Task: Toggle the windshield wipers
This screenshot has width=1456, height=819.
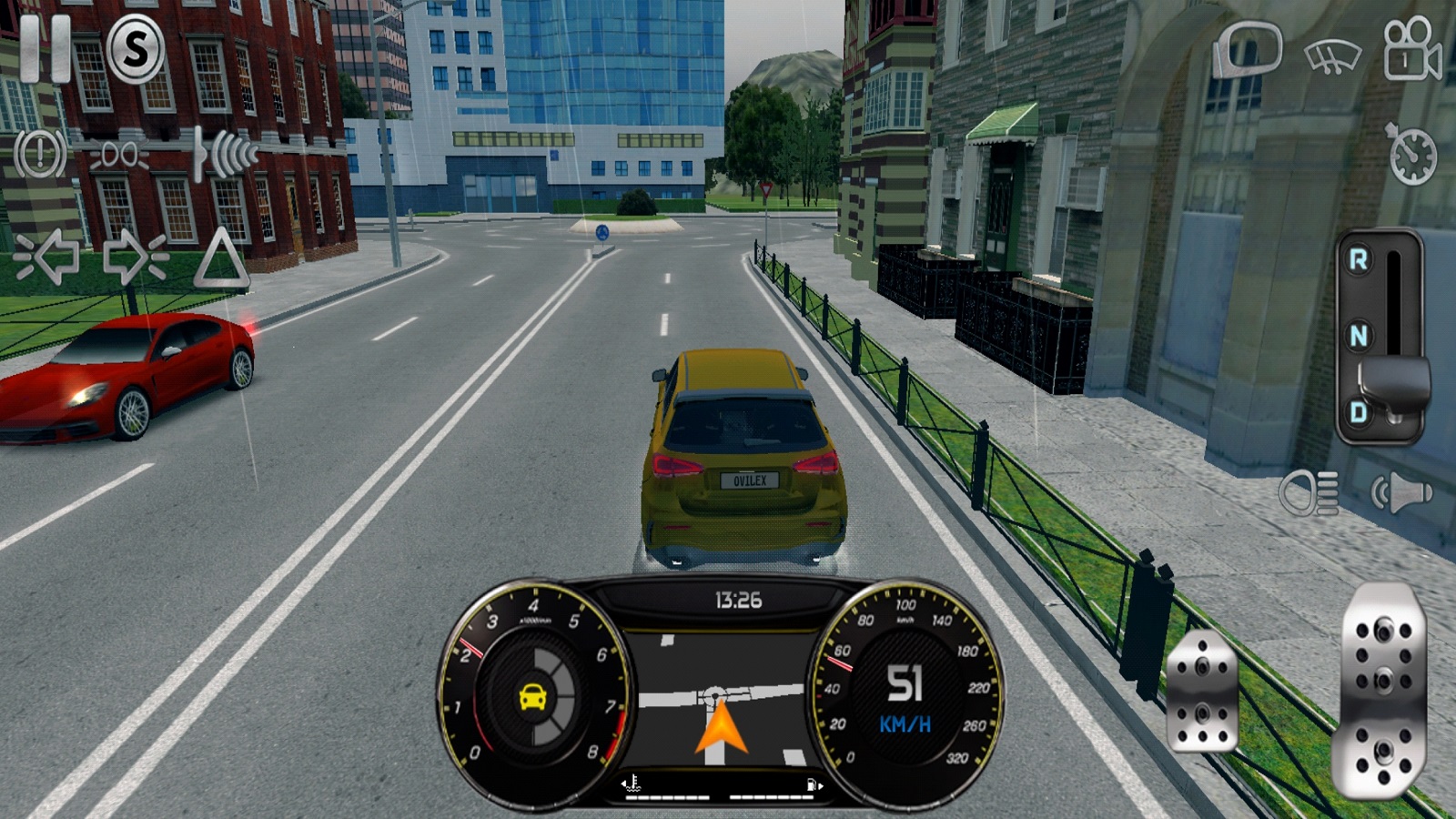Action: 1332,56
